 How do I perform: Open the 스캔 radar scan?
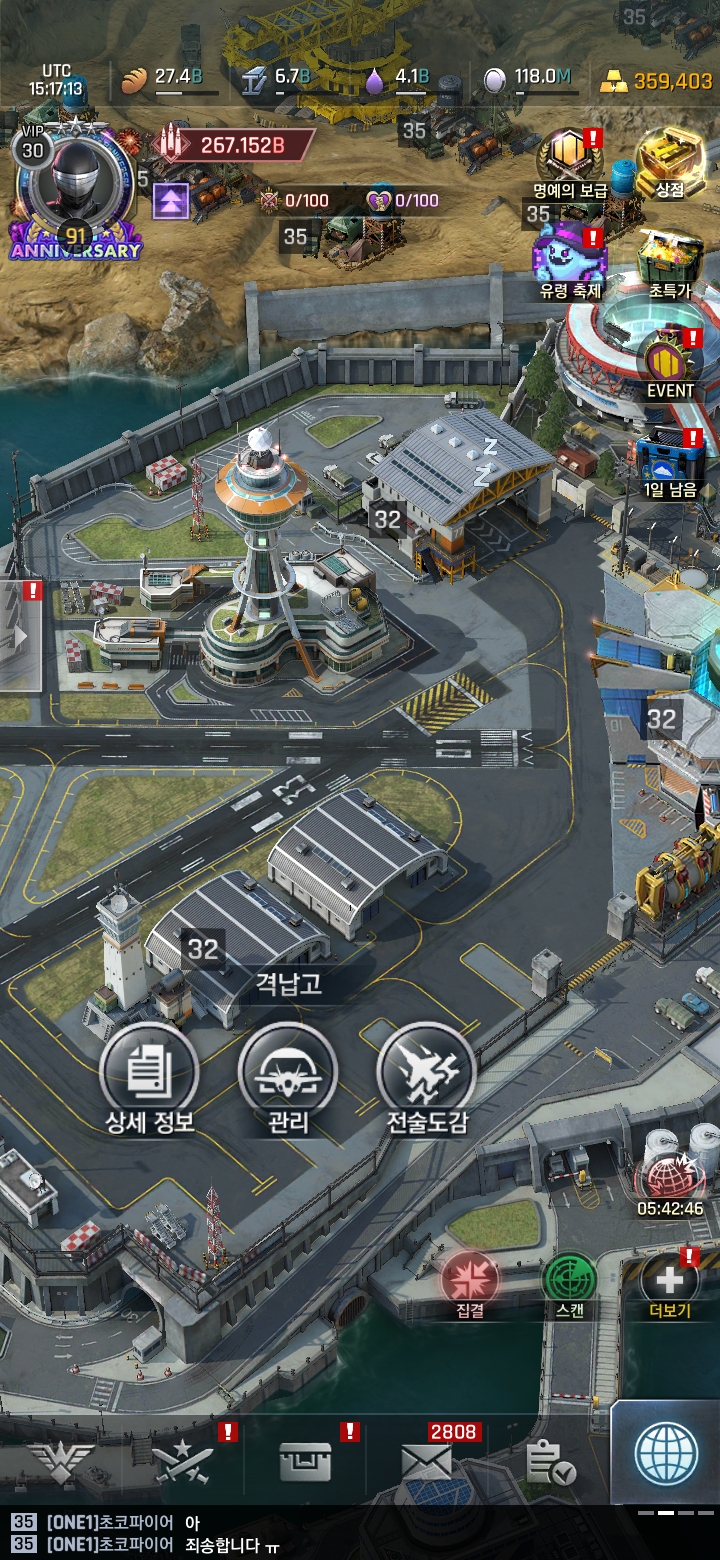coord(570,1280)
